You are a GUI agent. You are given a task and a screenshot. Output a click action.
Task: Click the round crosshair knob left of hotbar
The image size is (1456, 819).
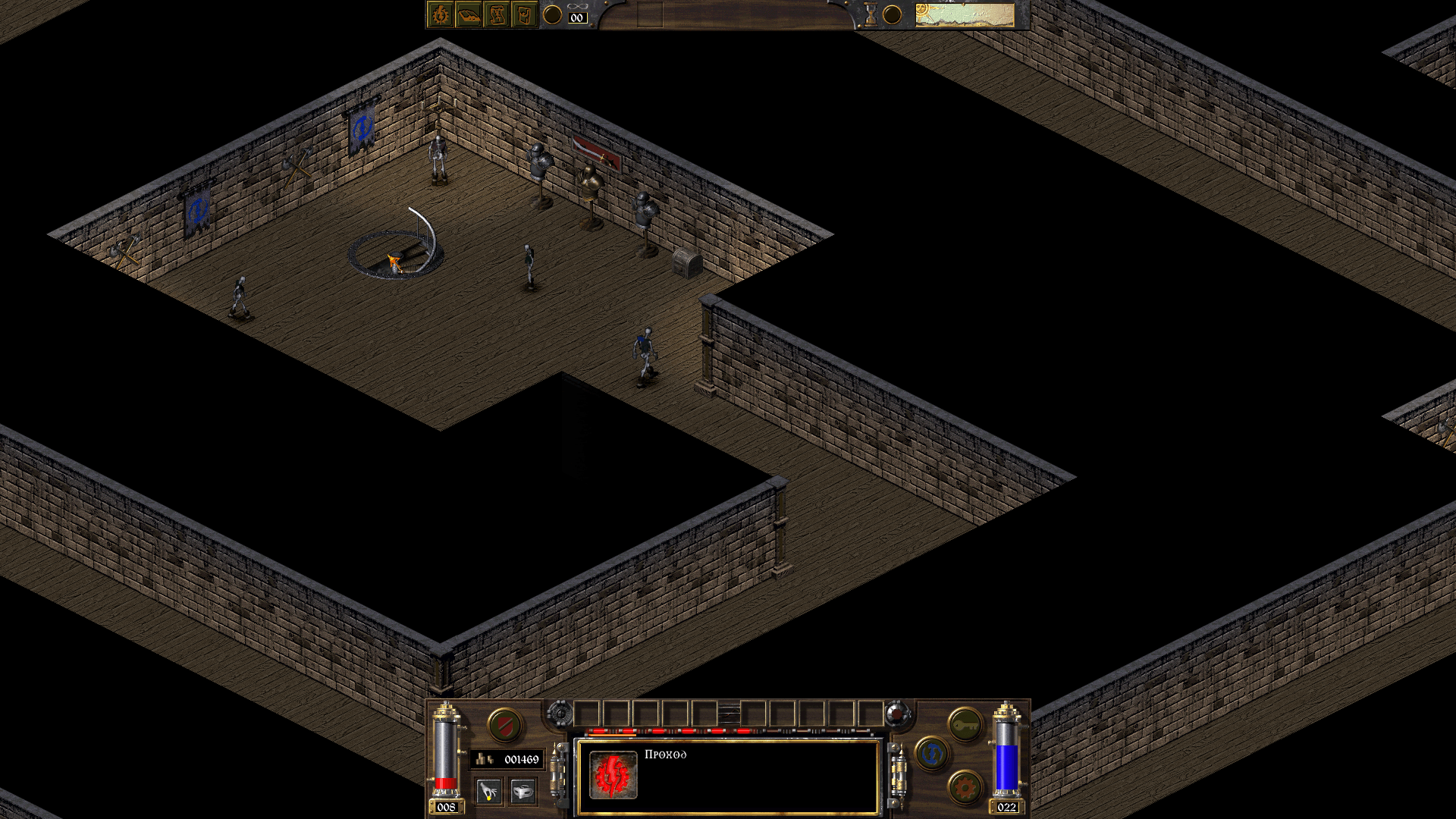tap(560, 714)
